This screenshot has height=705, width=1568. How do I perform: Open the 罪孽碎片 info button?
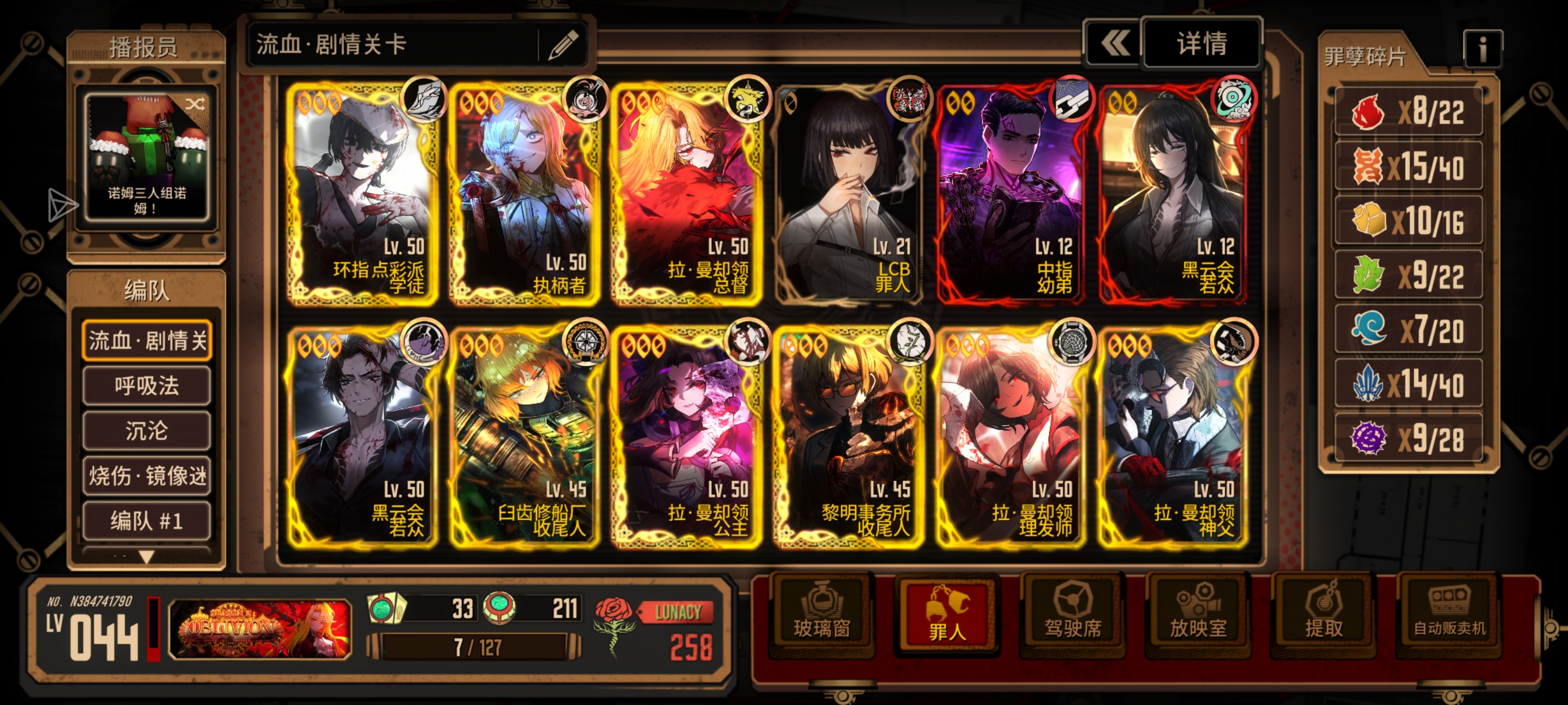tap(1482, 50)
